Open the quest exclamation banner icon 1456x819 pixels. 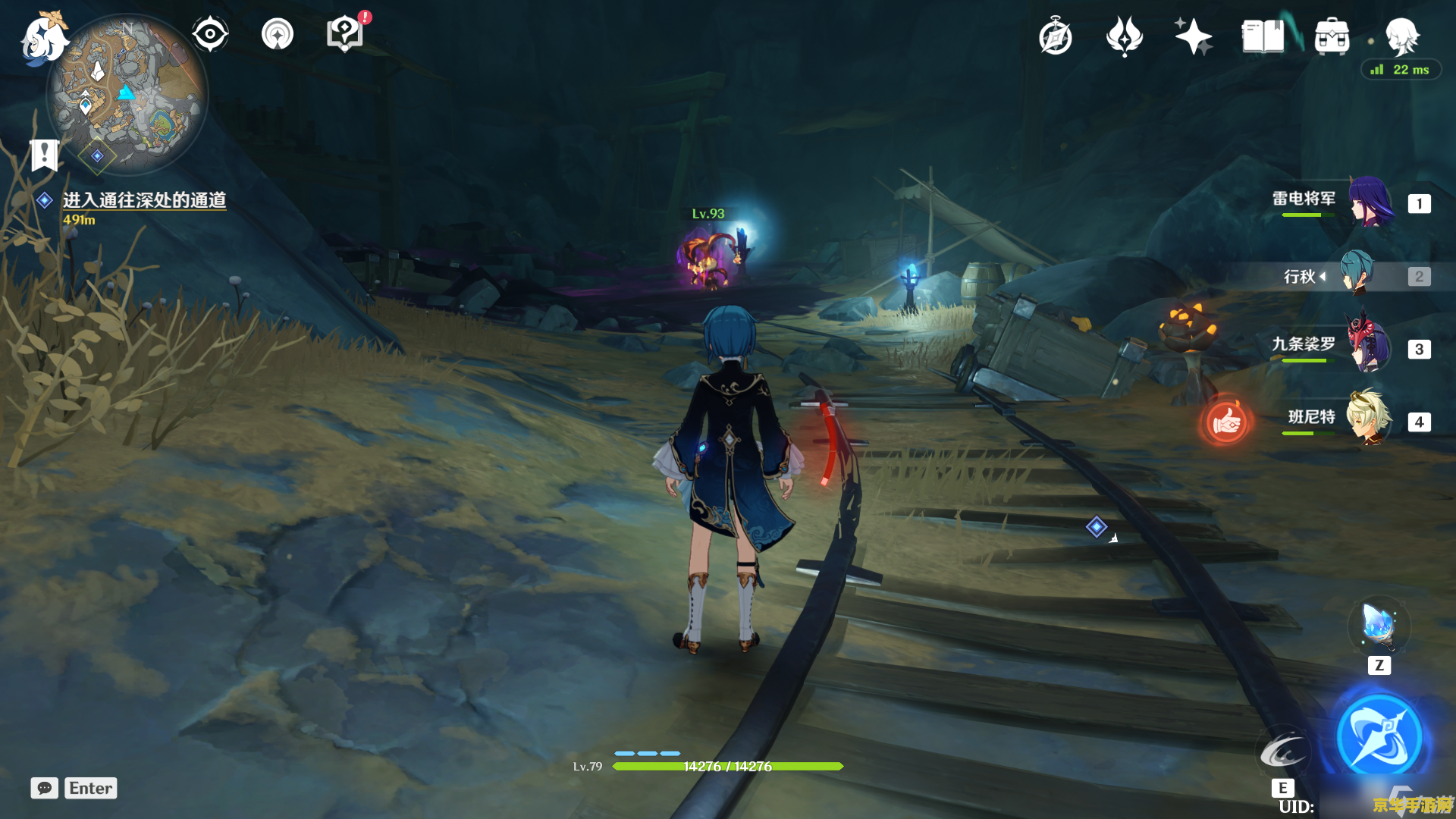pos(45,155)
